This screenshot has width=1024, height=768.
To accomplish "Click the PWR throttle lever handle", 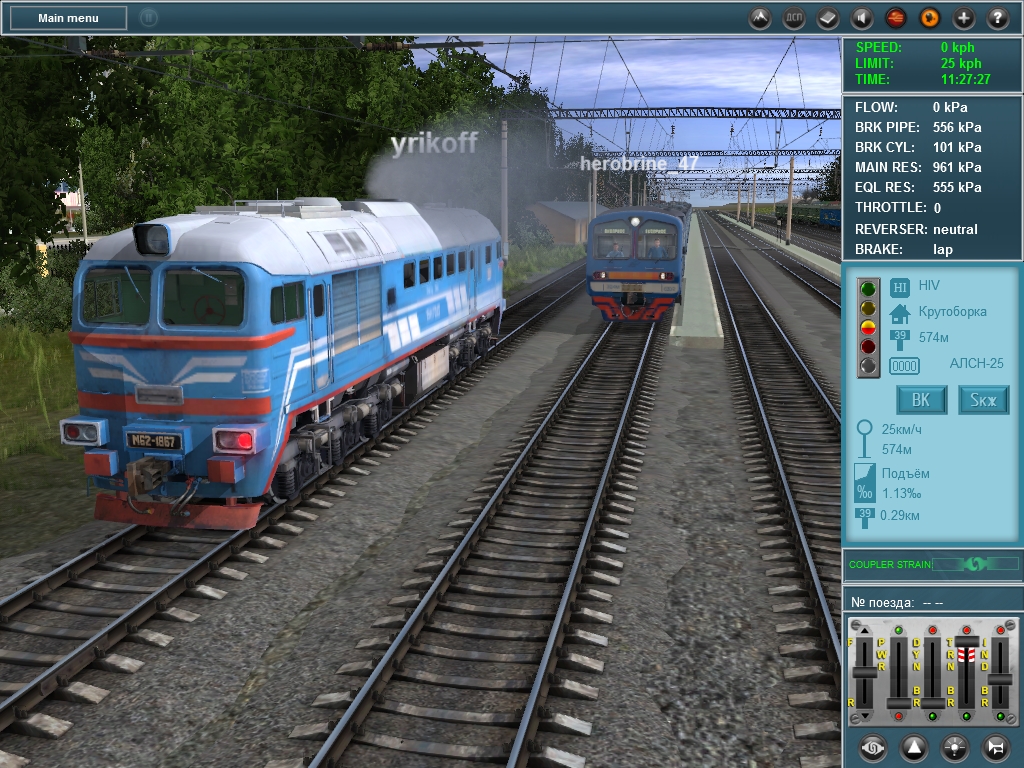I will 899,704.
